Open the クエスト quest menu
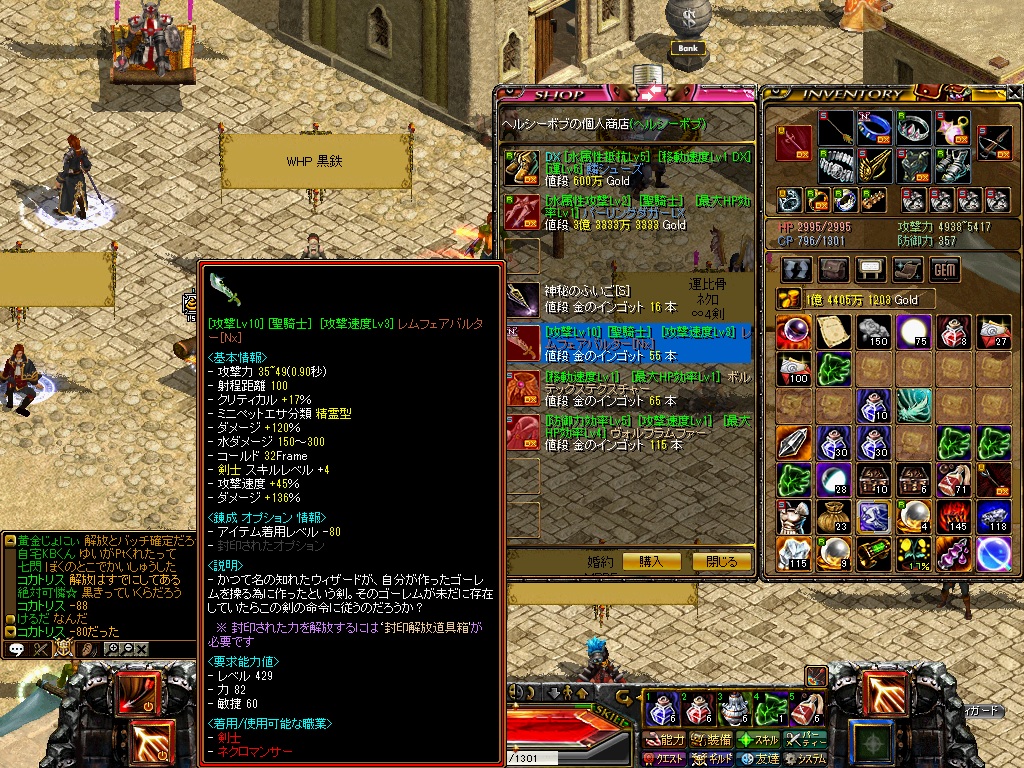The width and height of the screenshot is (1024, 768). (x=664, y=759)
